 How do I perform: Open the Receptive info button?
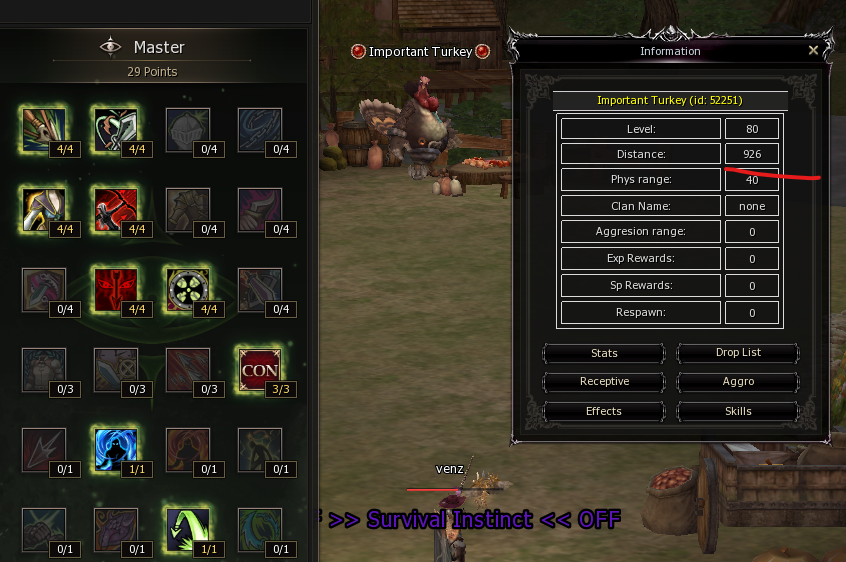point(604,382)
